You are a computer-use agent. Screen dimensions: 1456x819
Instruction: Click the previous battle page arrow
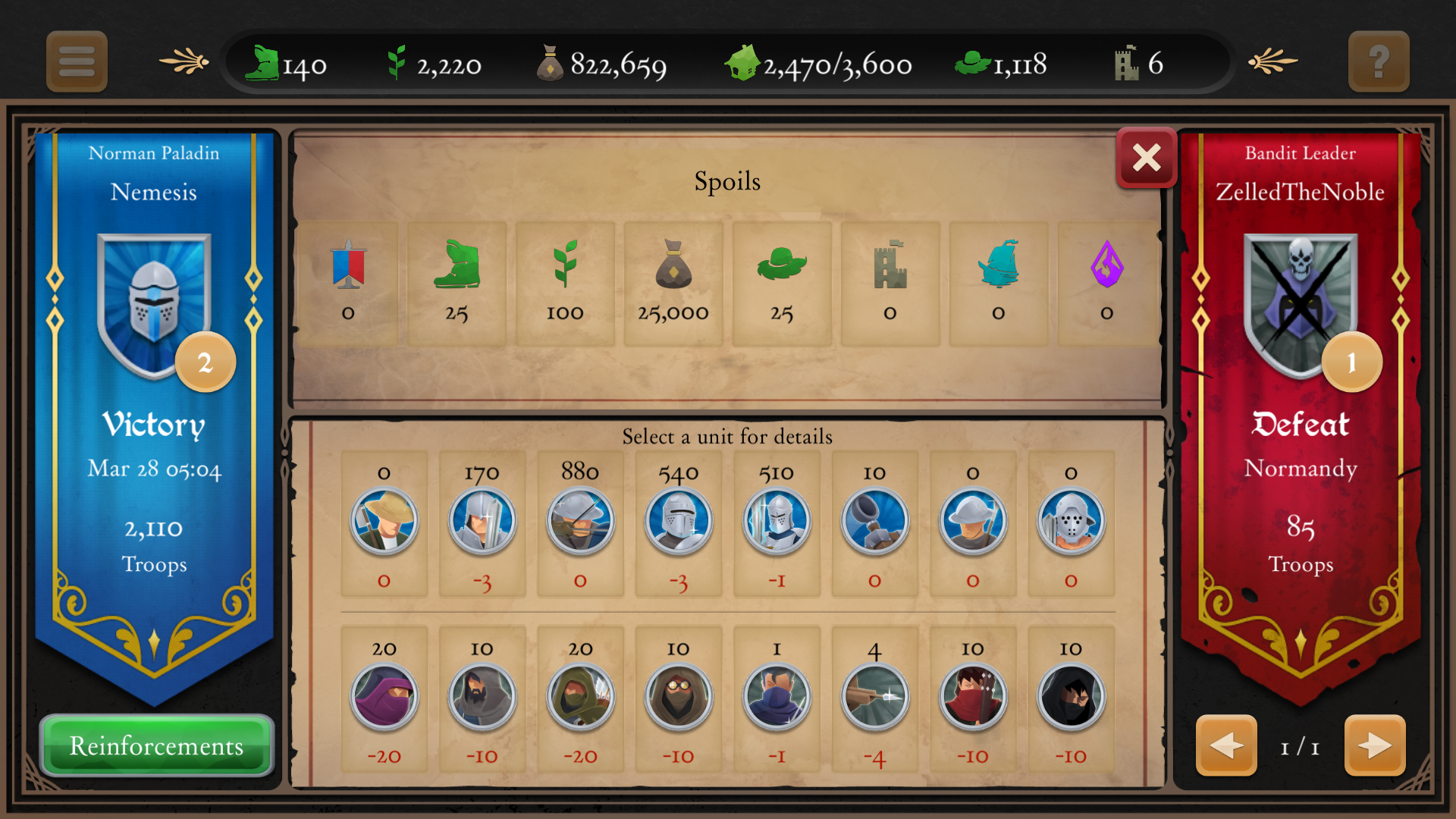click(x=1226, y=746)
